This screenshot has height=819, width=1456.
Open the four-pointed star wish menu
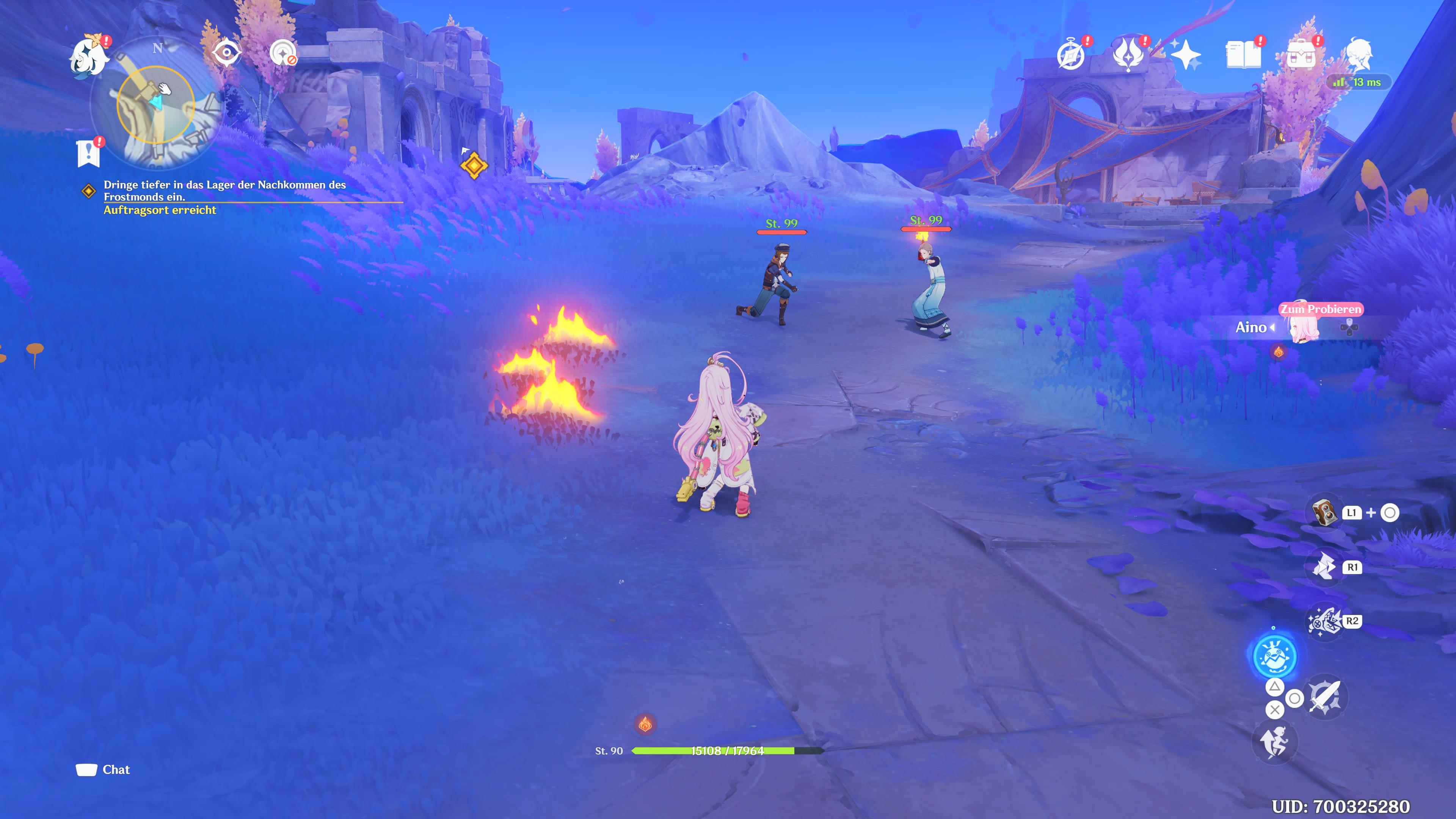point(1186,55)
